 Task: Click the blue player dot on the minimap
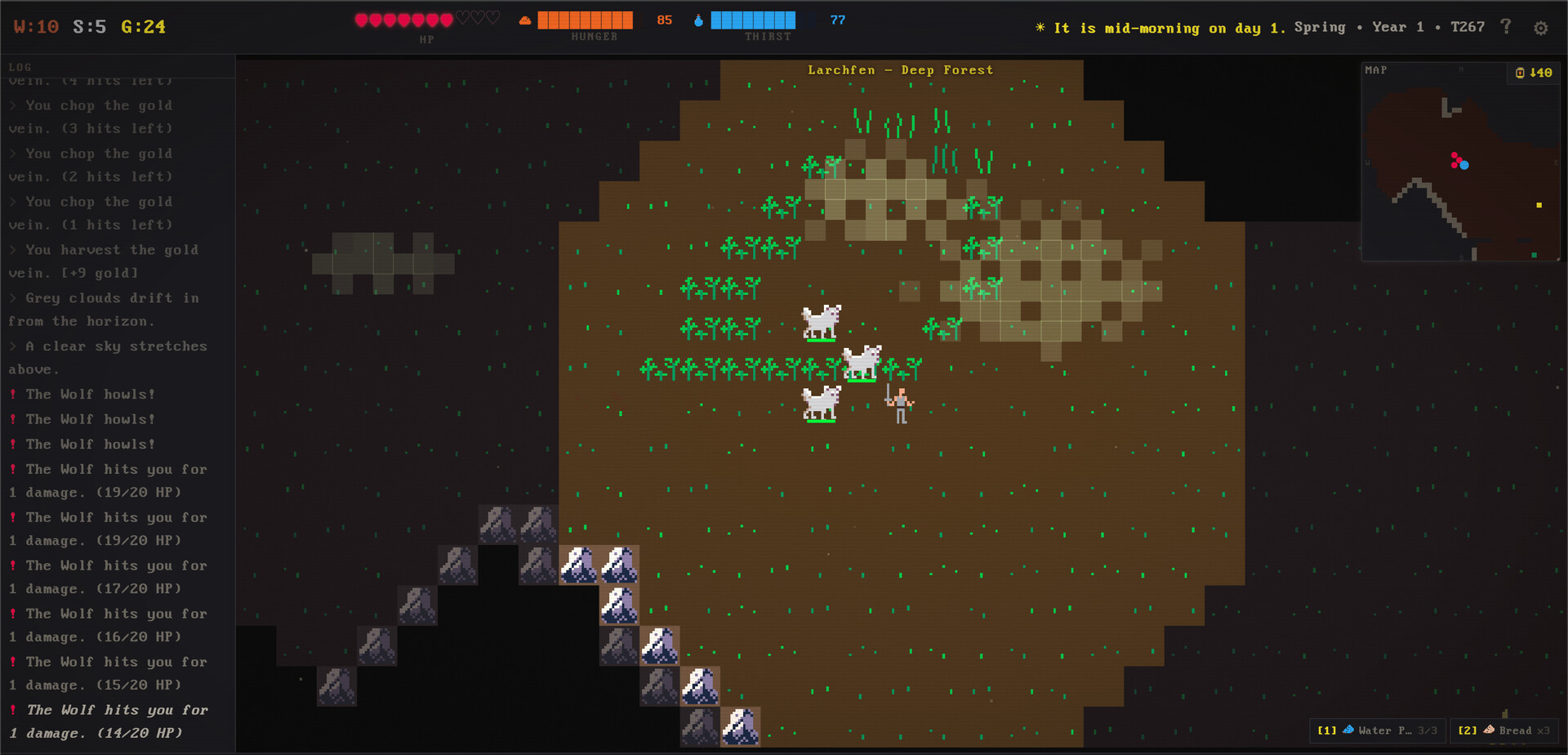pyautogui.click(x=1464, y=165)
